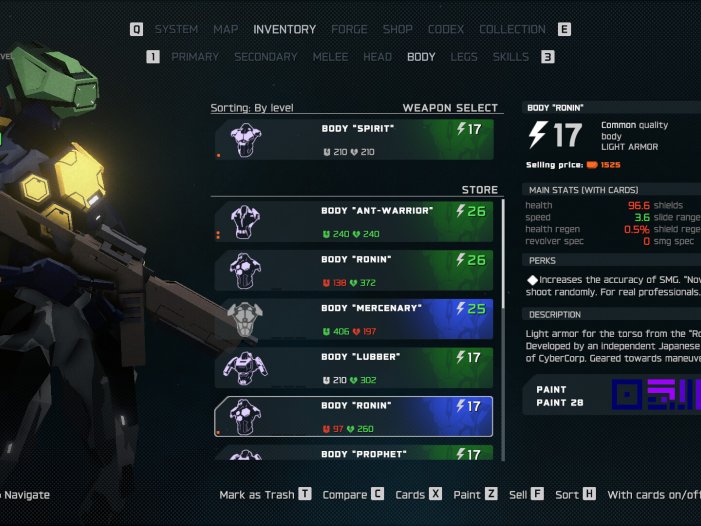The image size is (701, 526).
Task: Open the Collection tab
Action: [x=512, y=30]
